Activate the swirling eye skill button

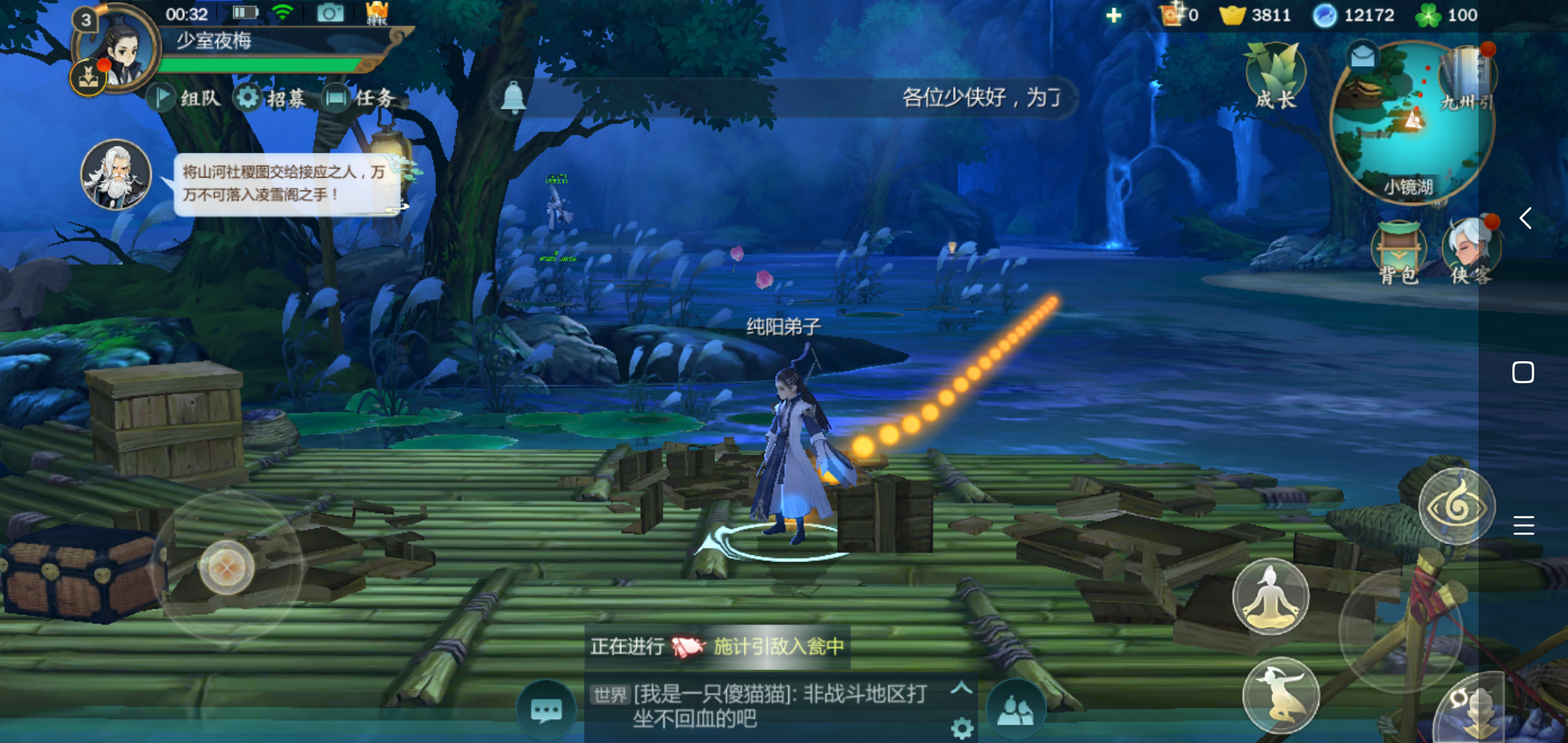pyautogui.click(x=1456, y=507)
